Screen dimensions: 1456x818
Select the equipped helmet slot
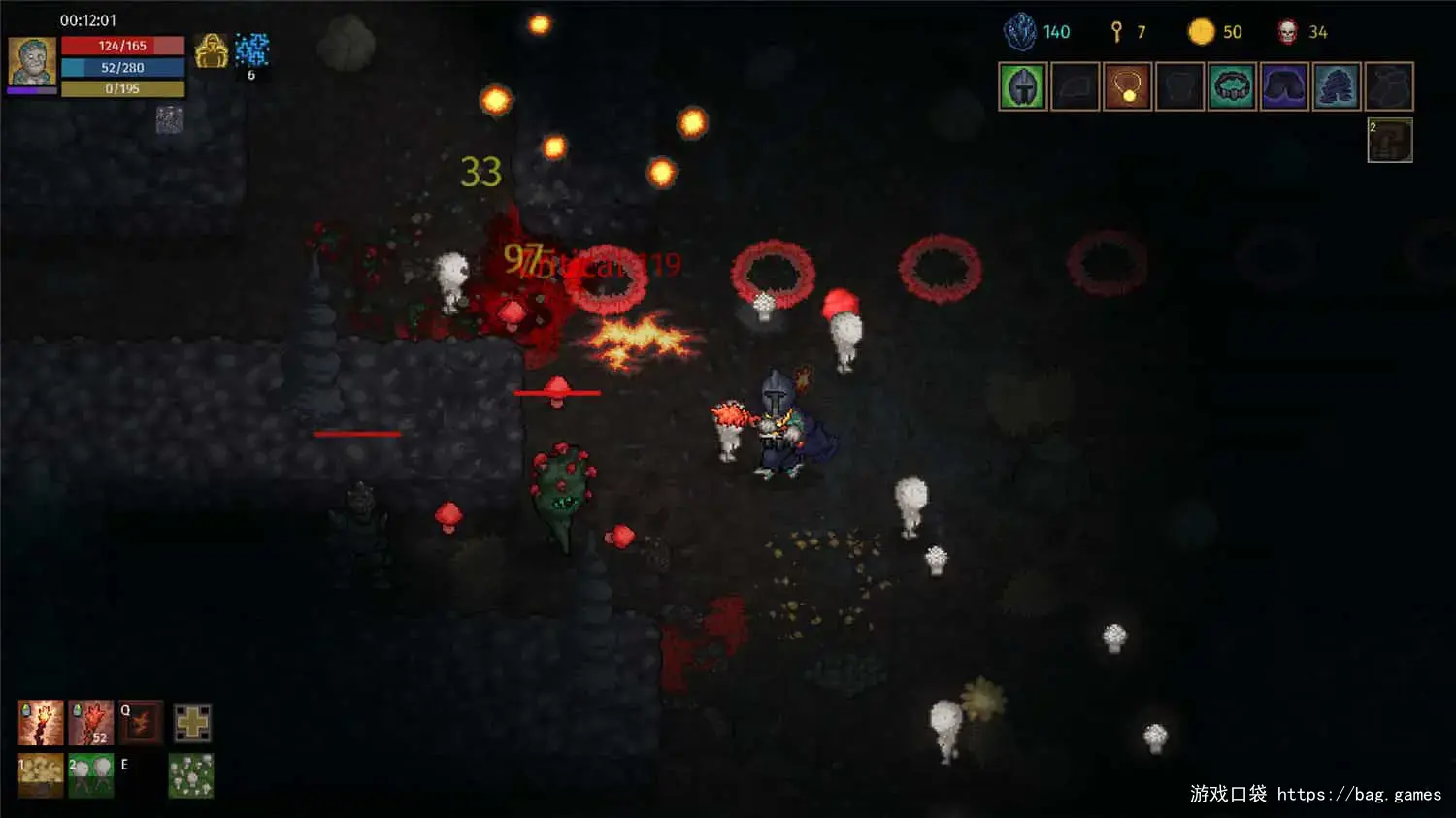click(x=1023, y=87)
